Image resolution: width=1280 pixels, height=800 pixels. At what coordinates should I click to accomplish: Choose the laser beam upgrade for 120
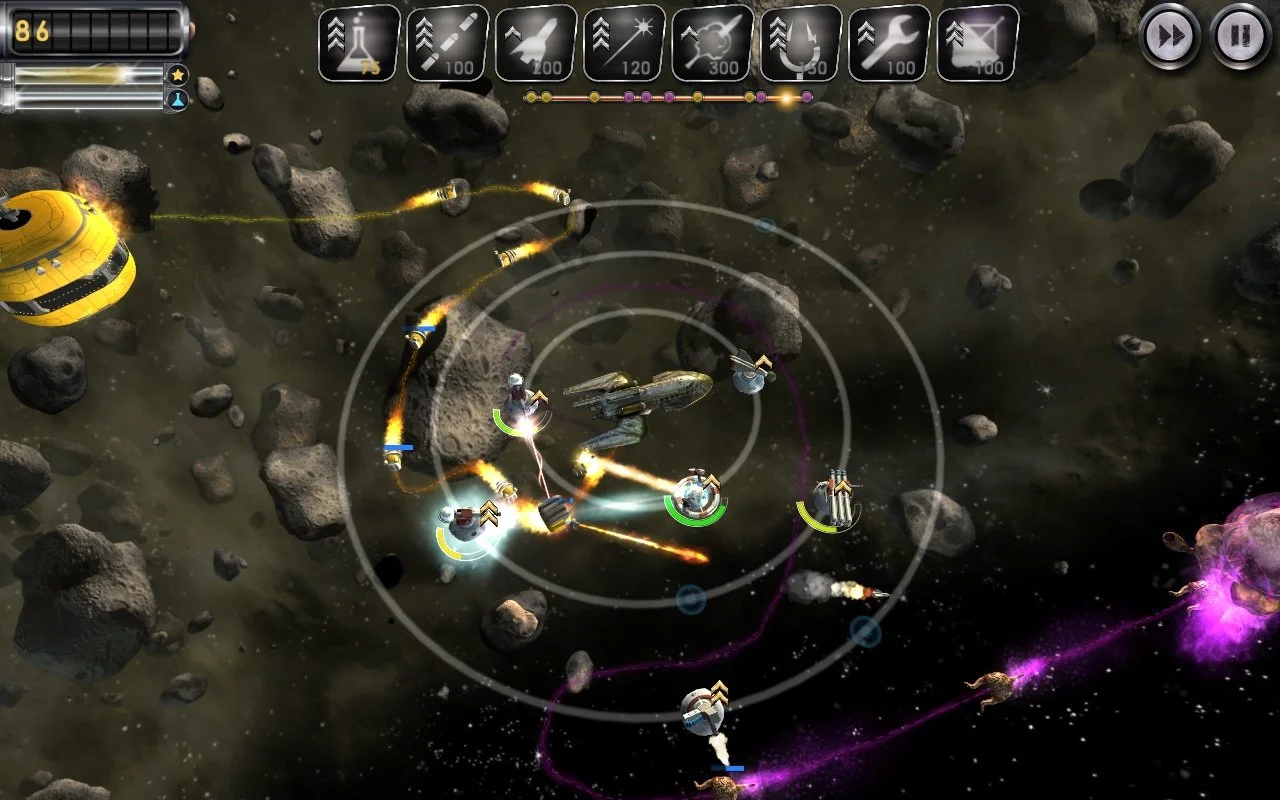(x=624, y=44)
